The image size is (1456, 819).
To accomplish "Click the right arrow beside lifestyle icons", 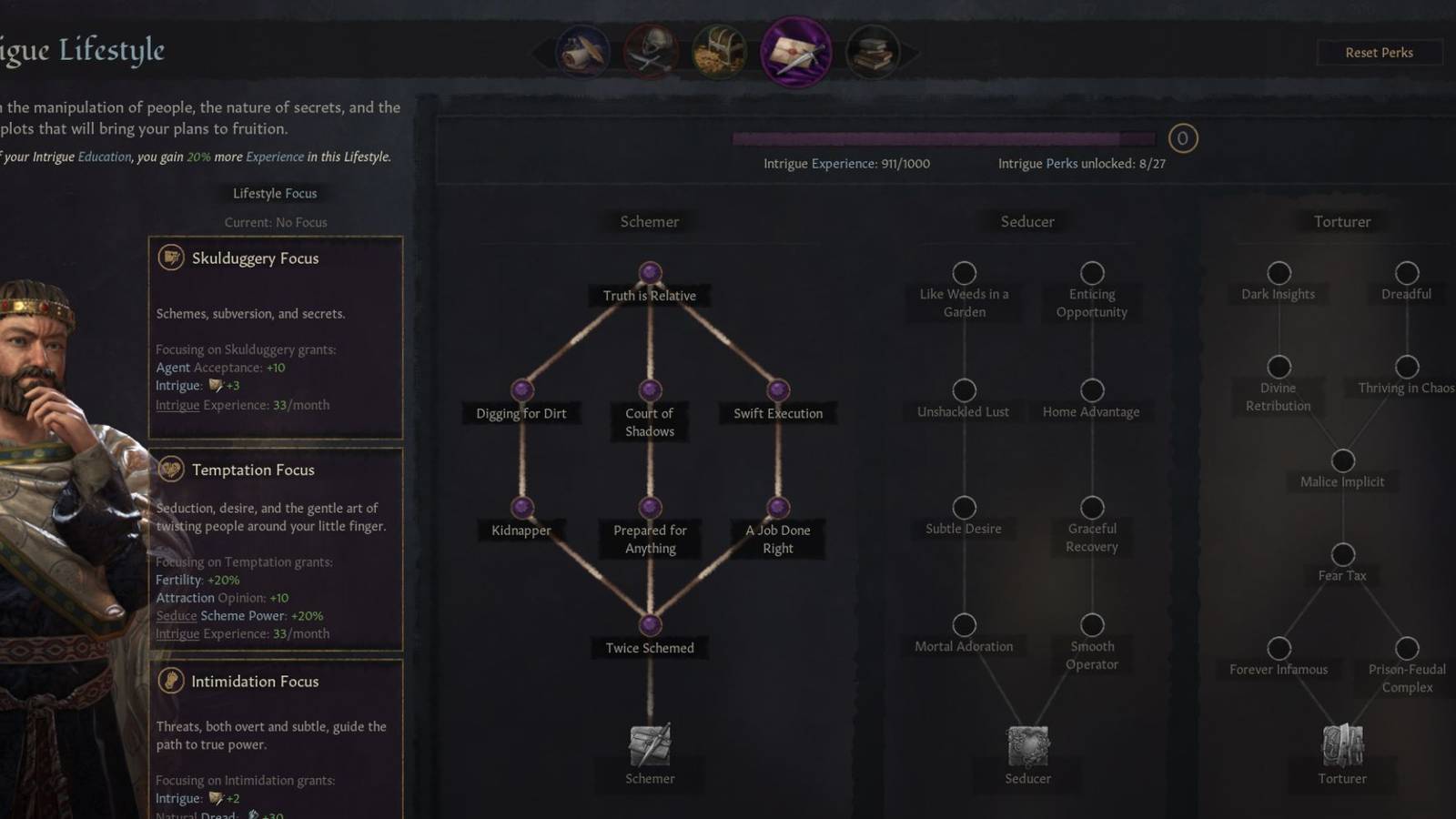I will pyautogui.click(x=907, y=52).
